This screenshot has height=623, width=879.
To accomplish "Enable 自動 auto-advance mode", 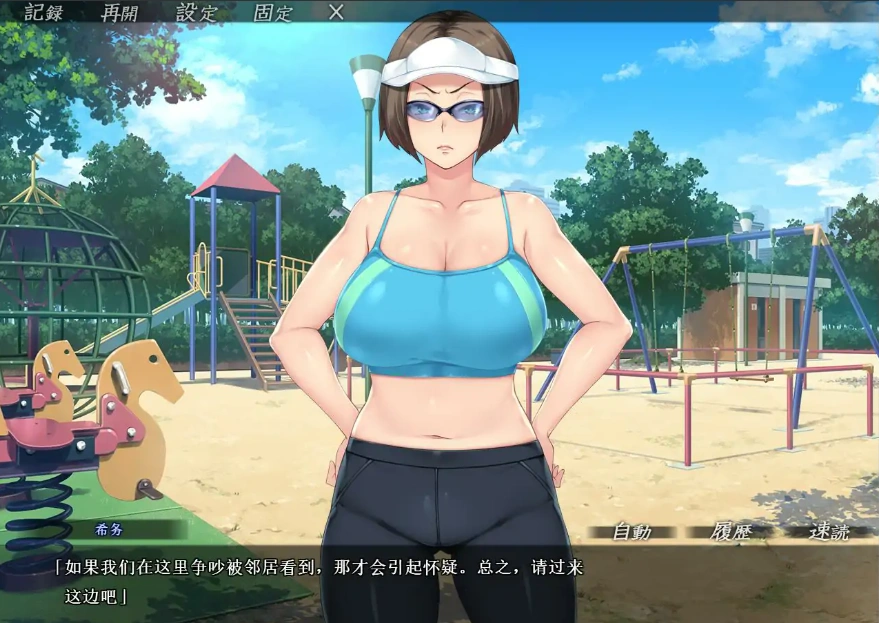I will [631, 532].
